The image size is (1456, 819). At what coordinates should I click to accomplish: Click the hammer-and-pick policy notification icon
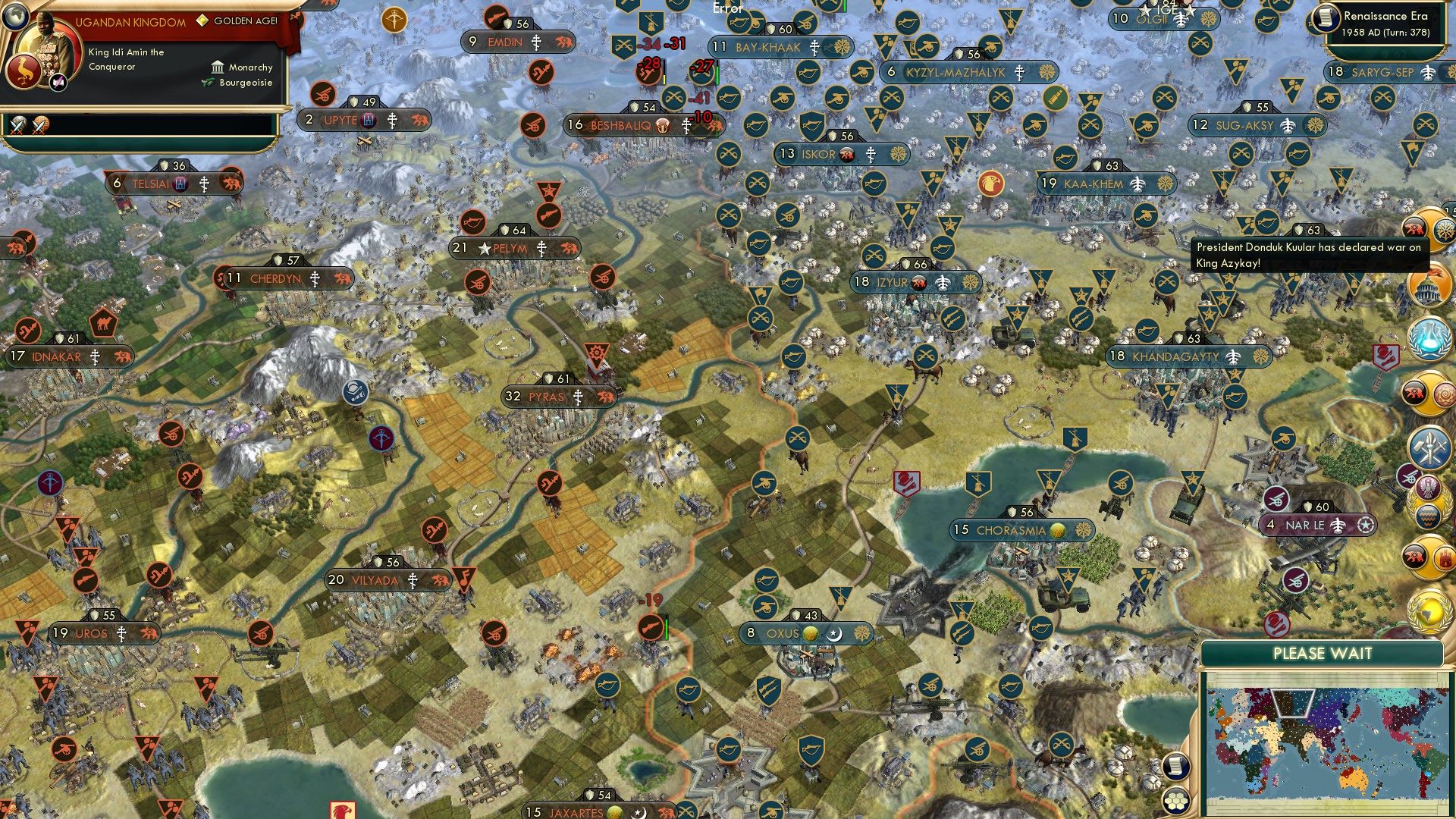pos(1428,447)
